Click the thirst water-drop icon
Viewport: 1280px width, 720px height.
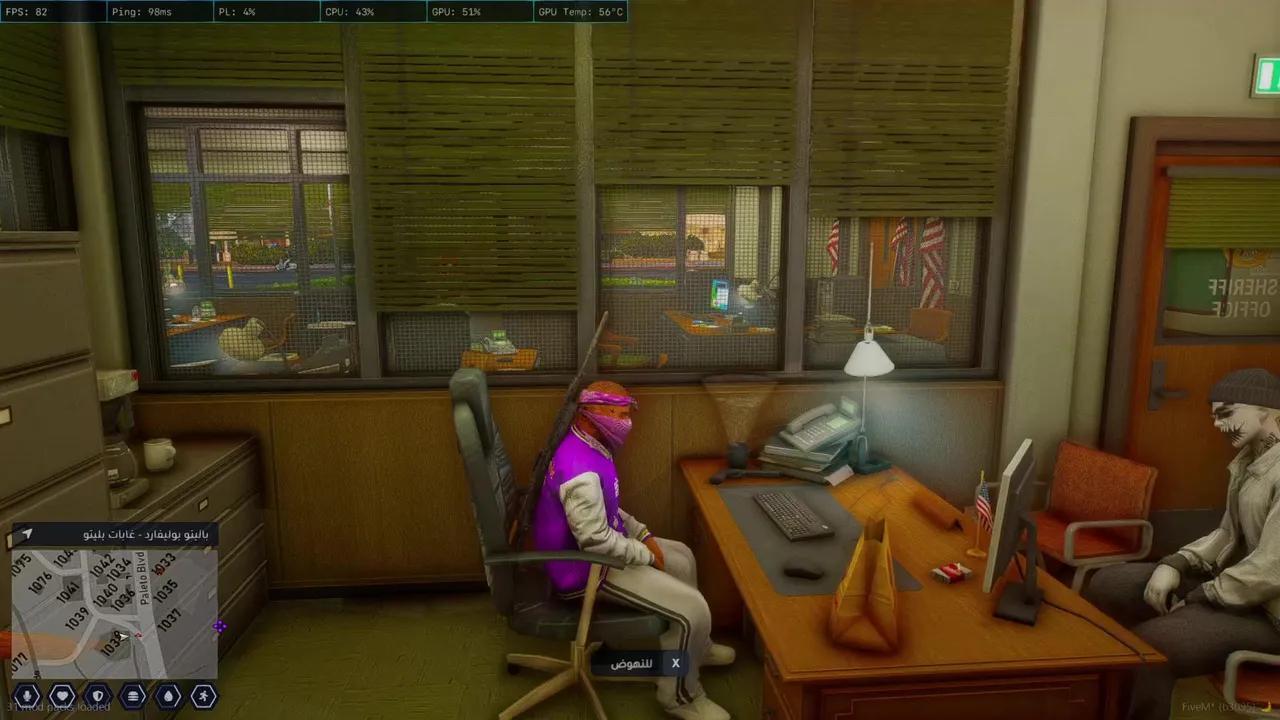pos(169,695)
